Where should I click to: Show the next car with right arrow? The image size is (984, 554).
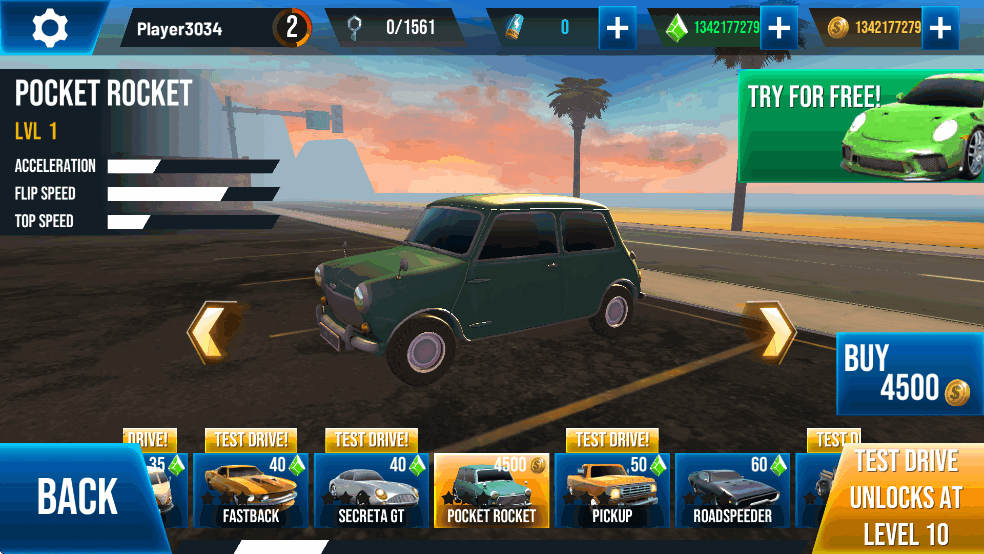(x=775, y=331)
